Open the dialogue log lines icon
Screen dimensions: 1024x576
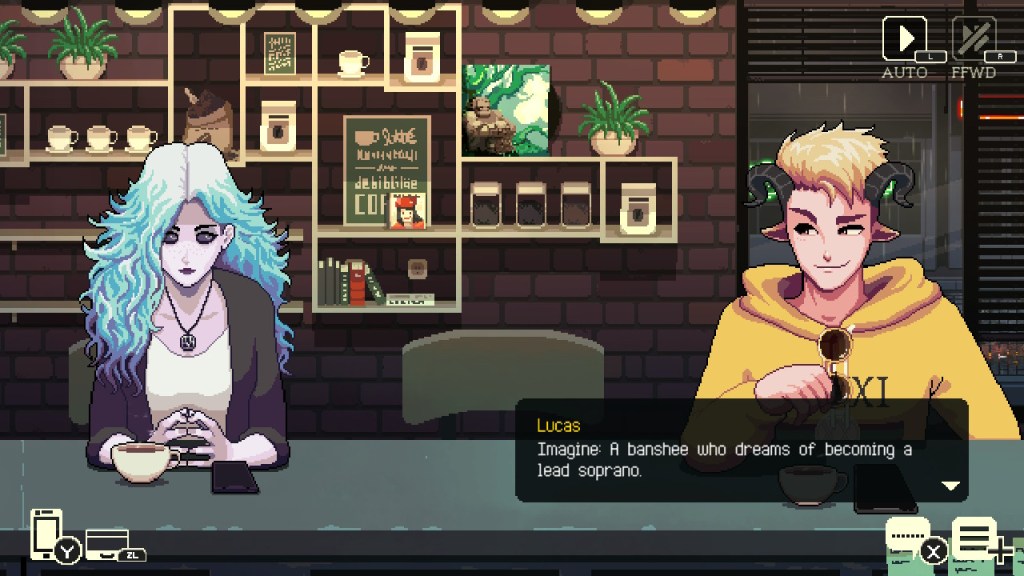(x=973, y=539)
